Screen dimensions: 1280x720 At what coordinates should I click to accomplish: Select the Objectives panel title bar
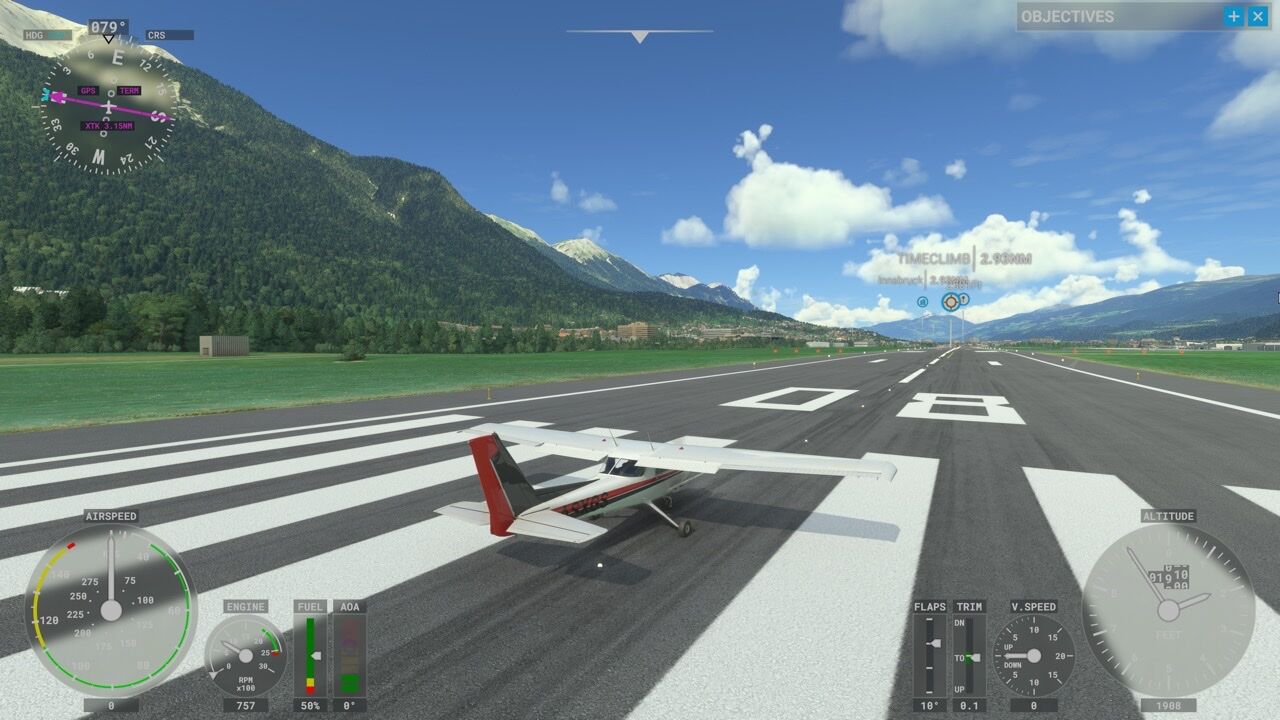click(1110, 16)
